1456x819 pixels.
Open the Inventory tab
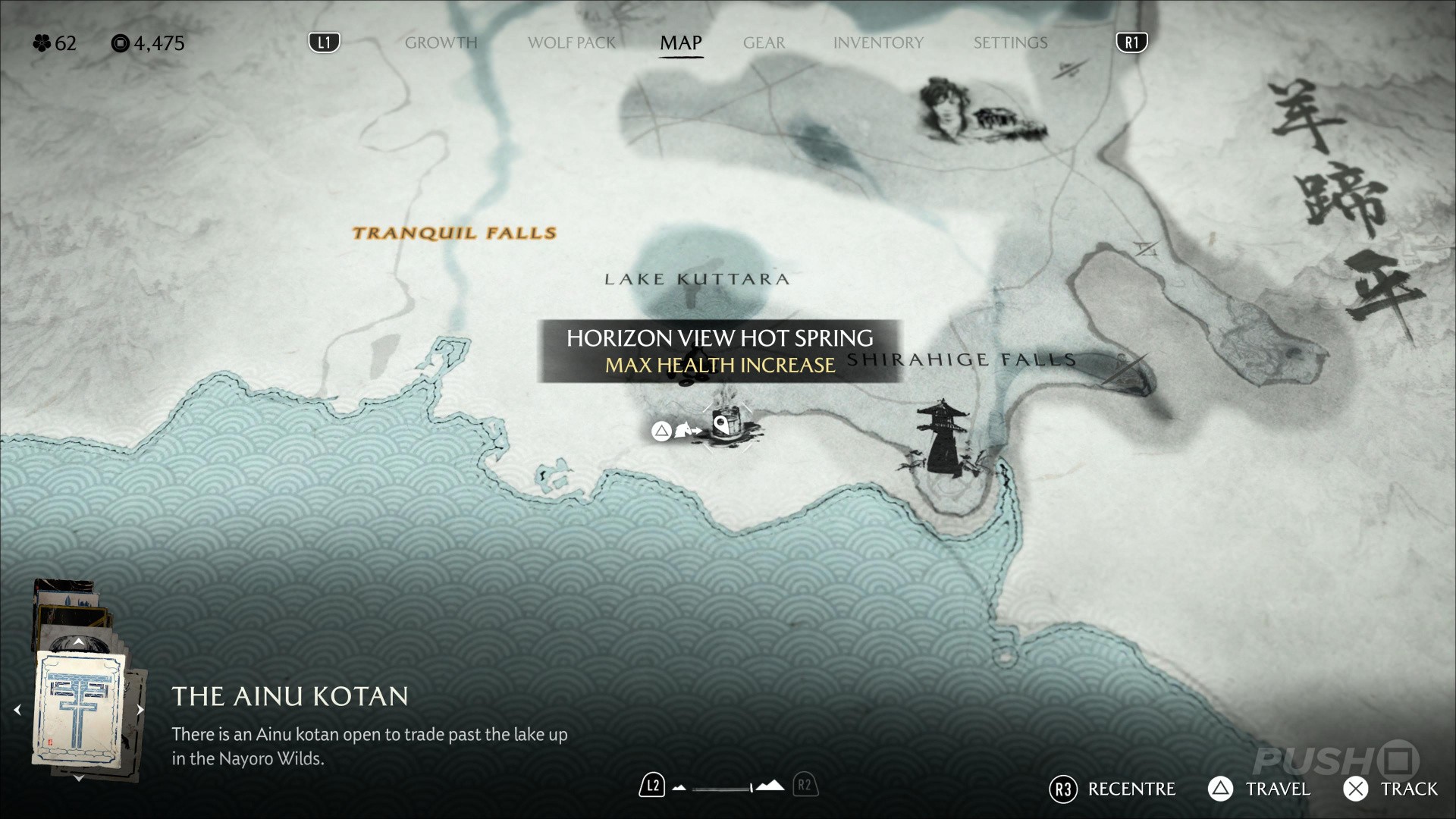[x=878, y=43]
